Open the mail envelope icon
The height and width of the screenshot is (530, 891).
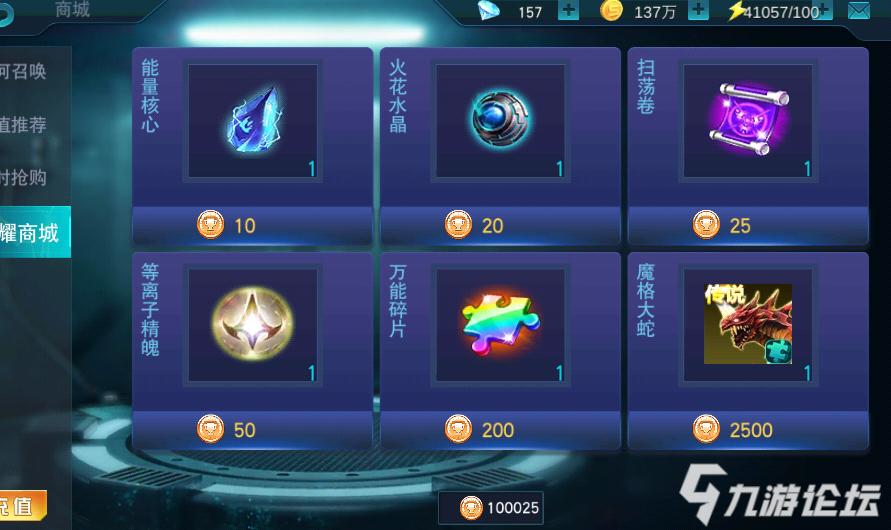(858, 11)
